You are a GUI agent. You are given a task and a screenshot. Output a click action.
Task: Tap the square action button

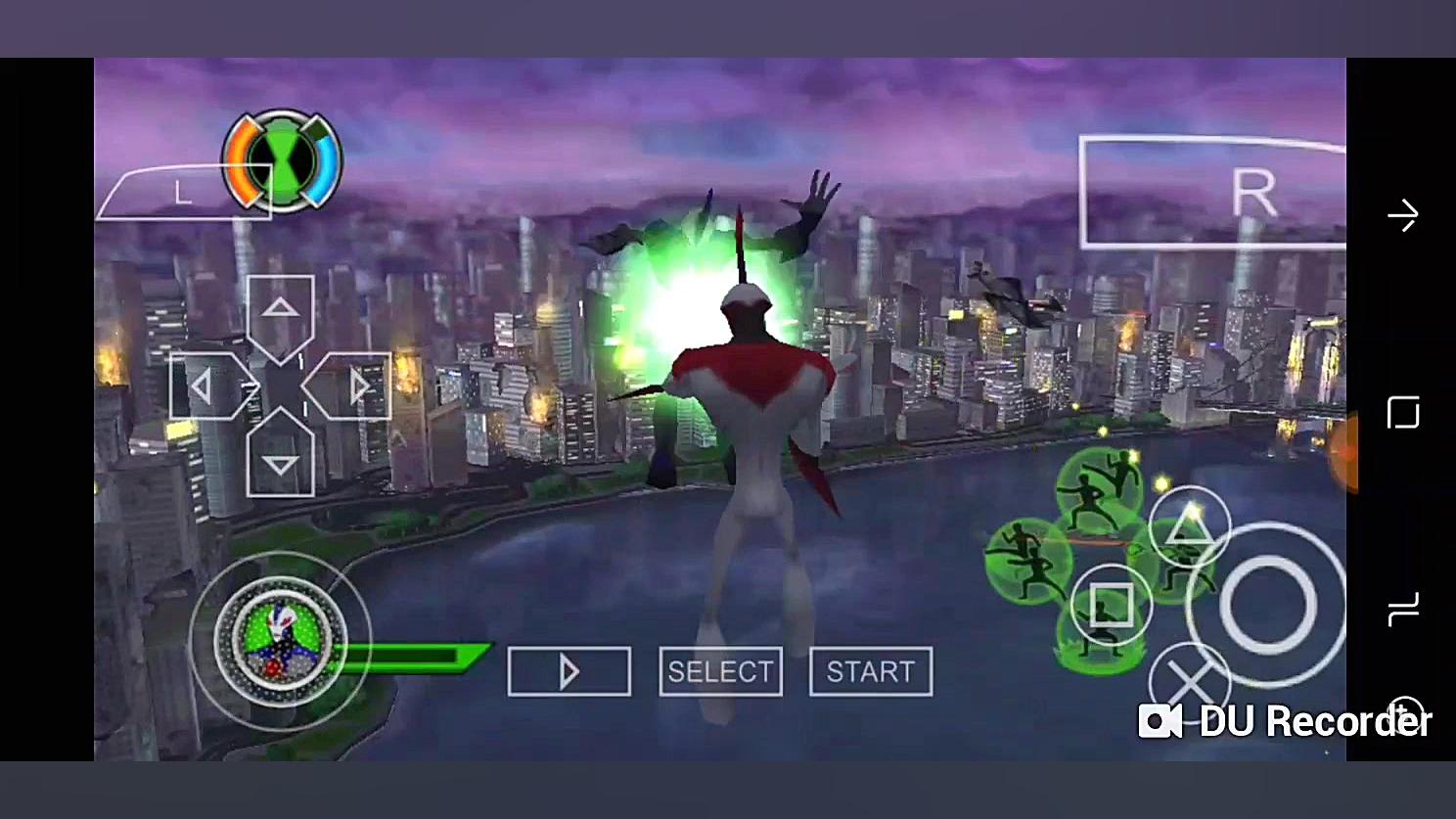[1111, 605]
